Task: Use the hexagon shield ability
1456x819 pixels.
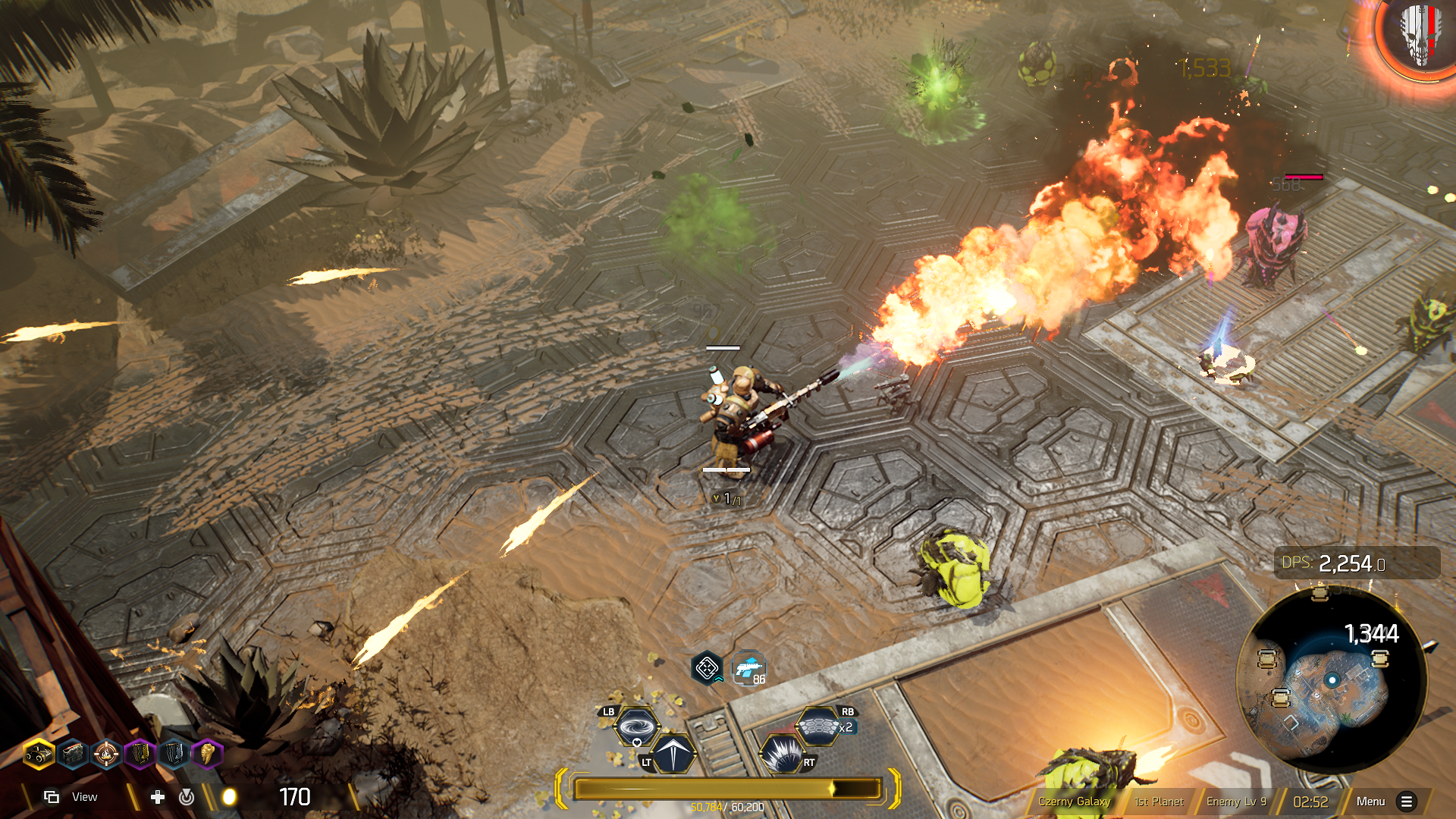Action: [817, 727]
